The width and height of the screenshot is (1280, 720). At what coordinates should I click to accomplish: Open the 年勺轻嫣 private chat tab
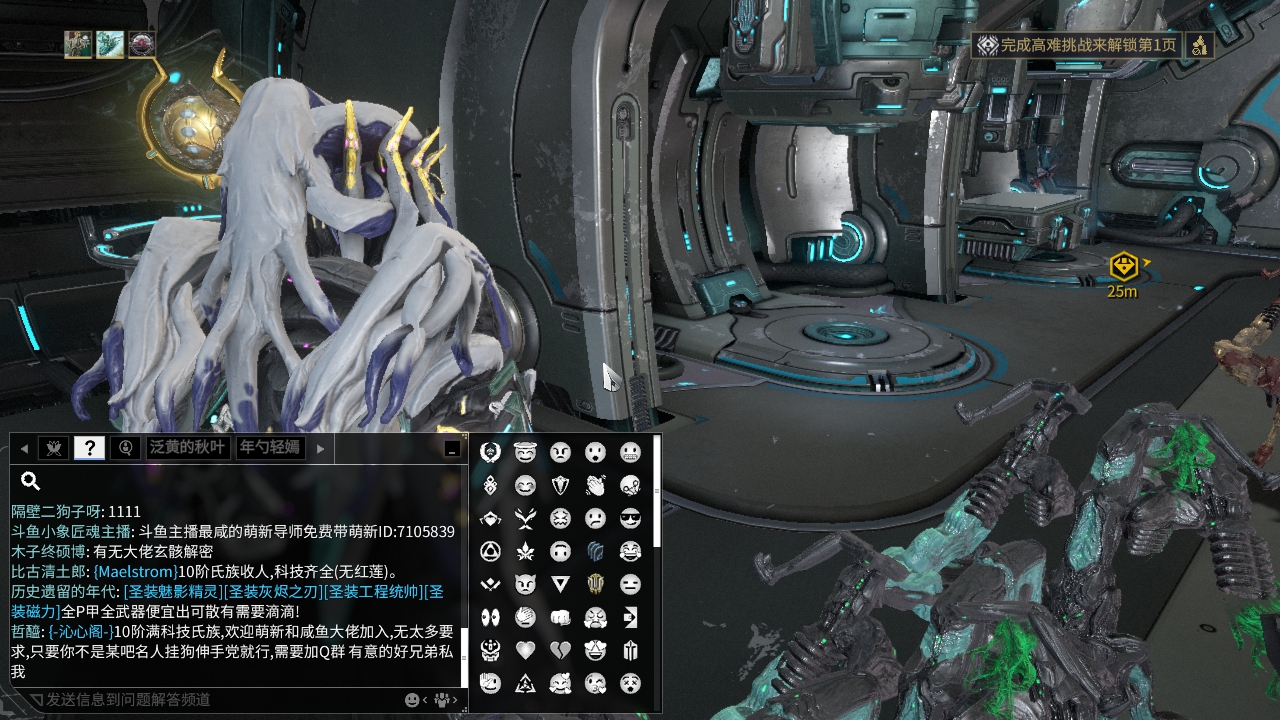tap(269, 448)
